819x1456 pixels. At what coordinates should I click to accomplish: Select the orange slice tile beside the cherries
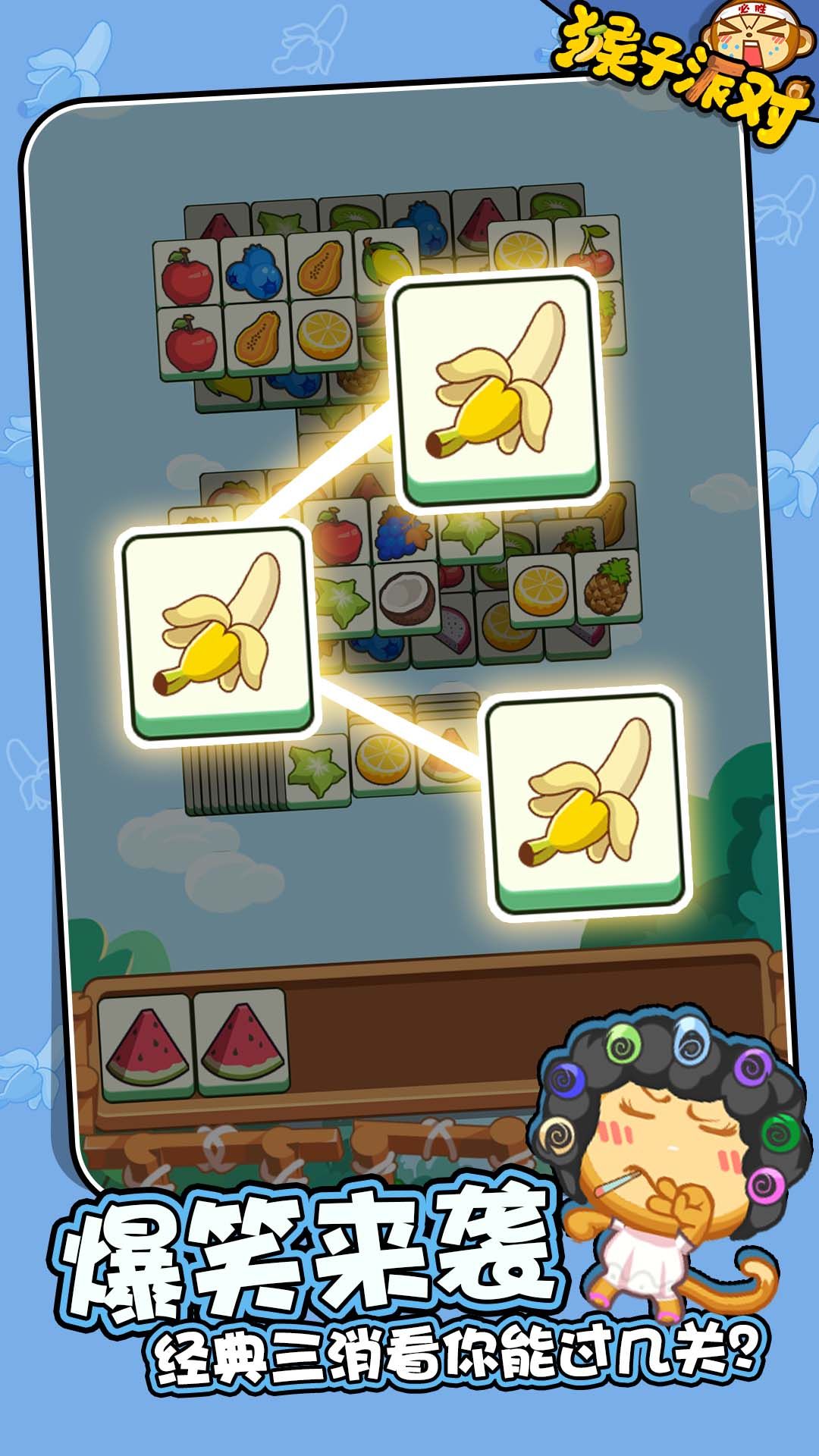[521, 249]
